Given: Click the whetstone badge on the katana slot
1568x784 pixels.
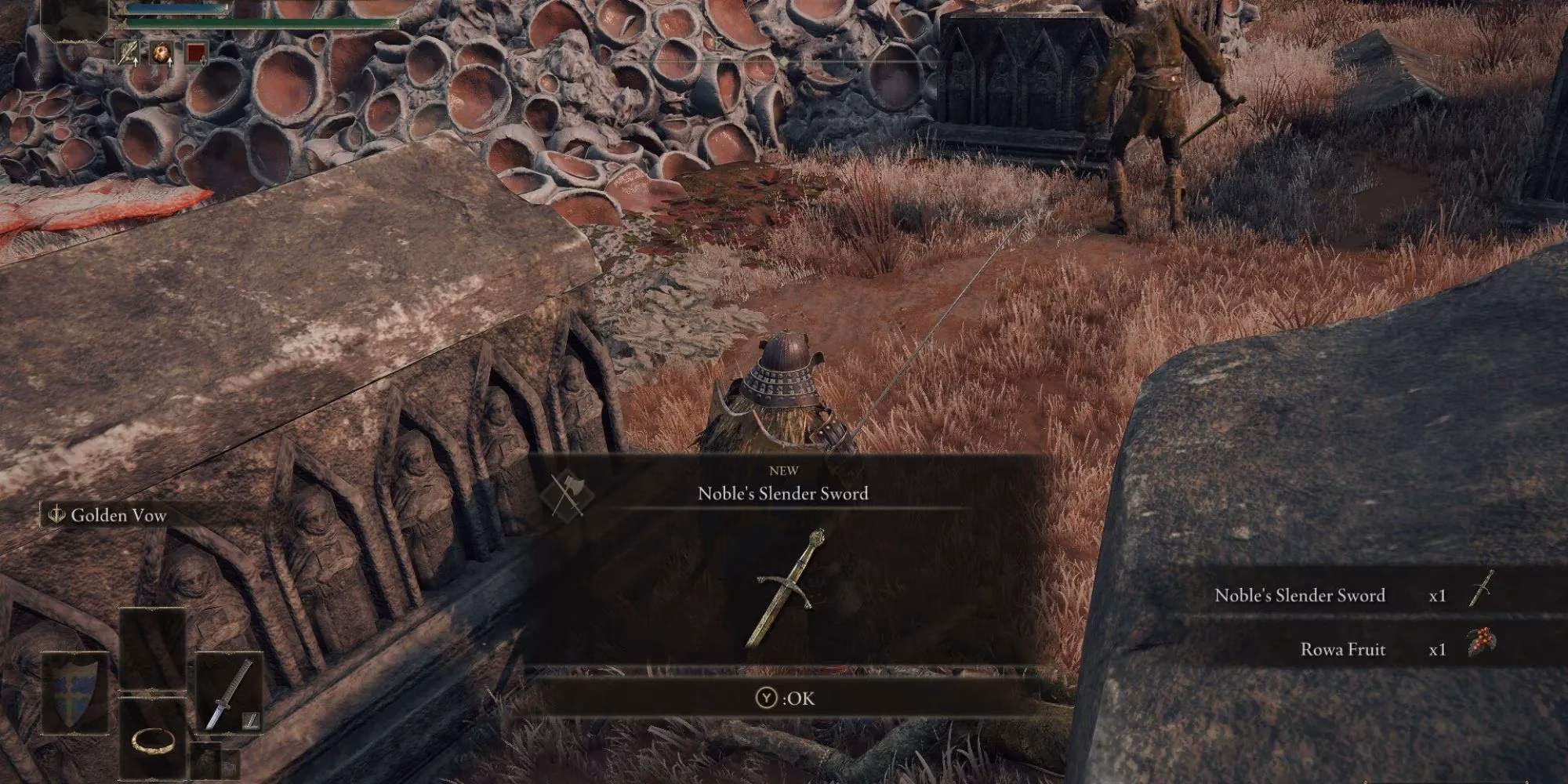Looking at the screenshot, I should (x=251, y=720).
